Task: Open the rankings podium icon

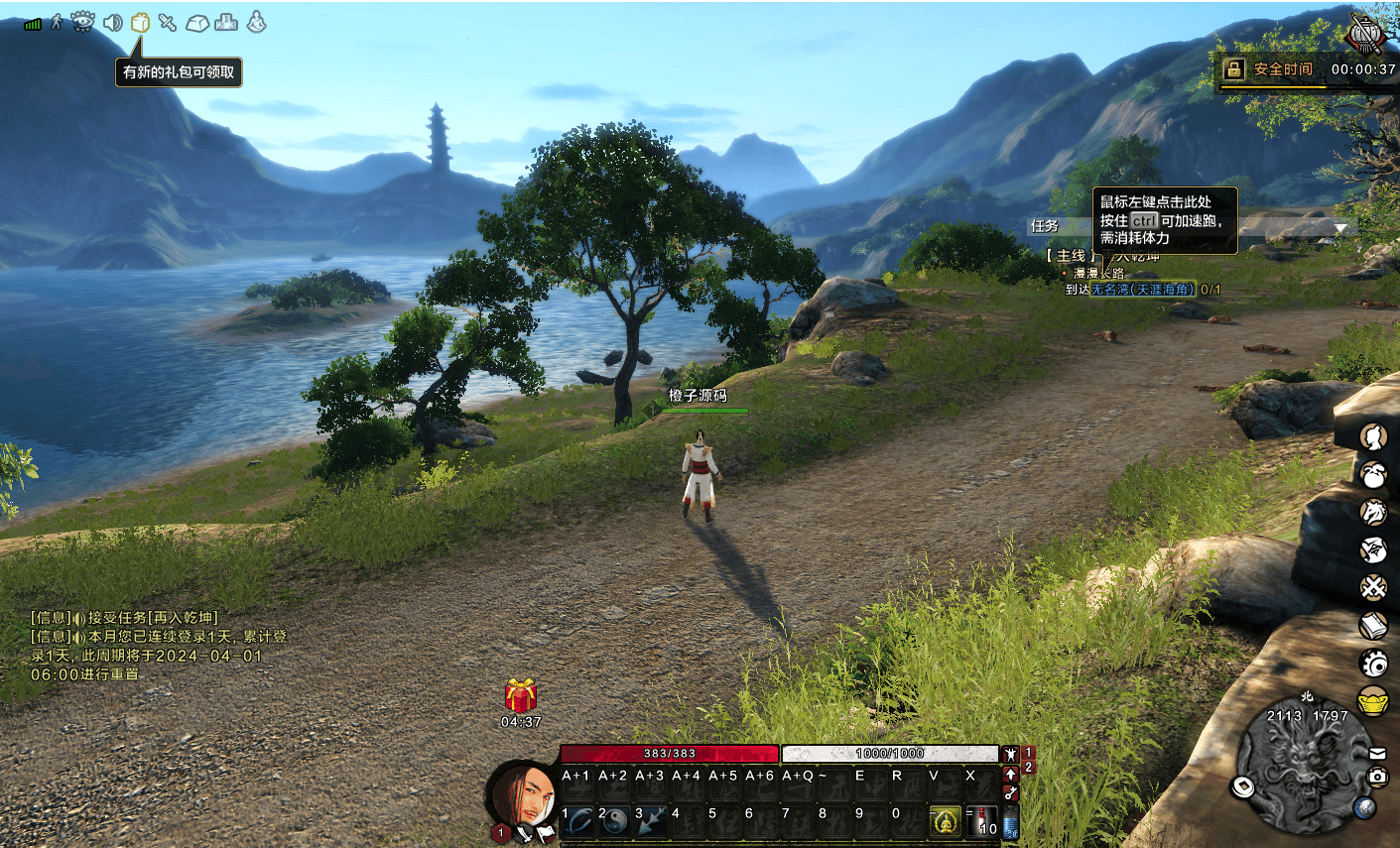Action: 226,22
